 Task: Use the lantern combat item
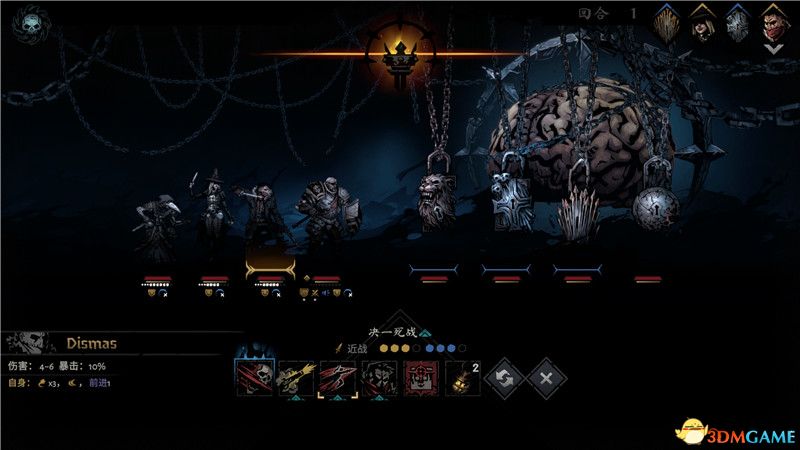coord(460,379)
